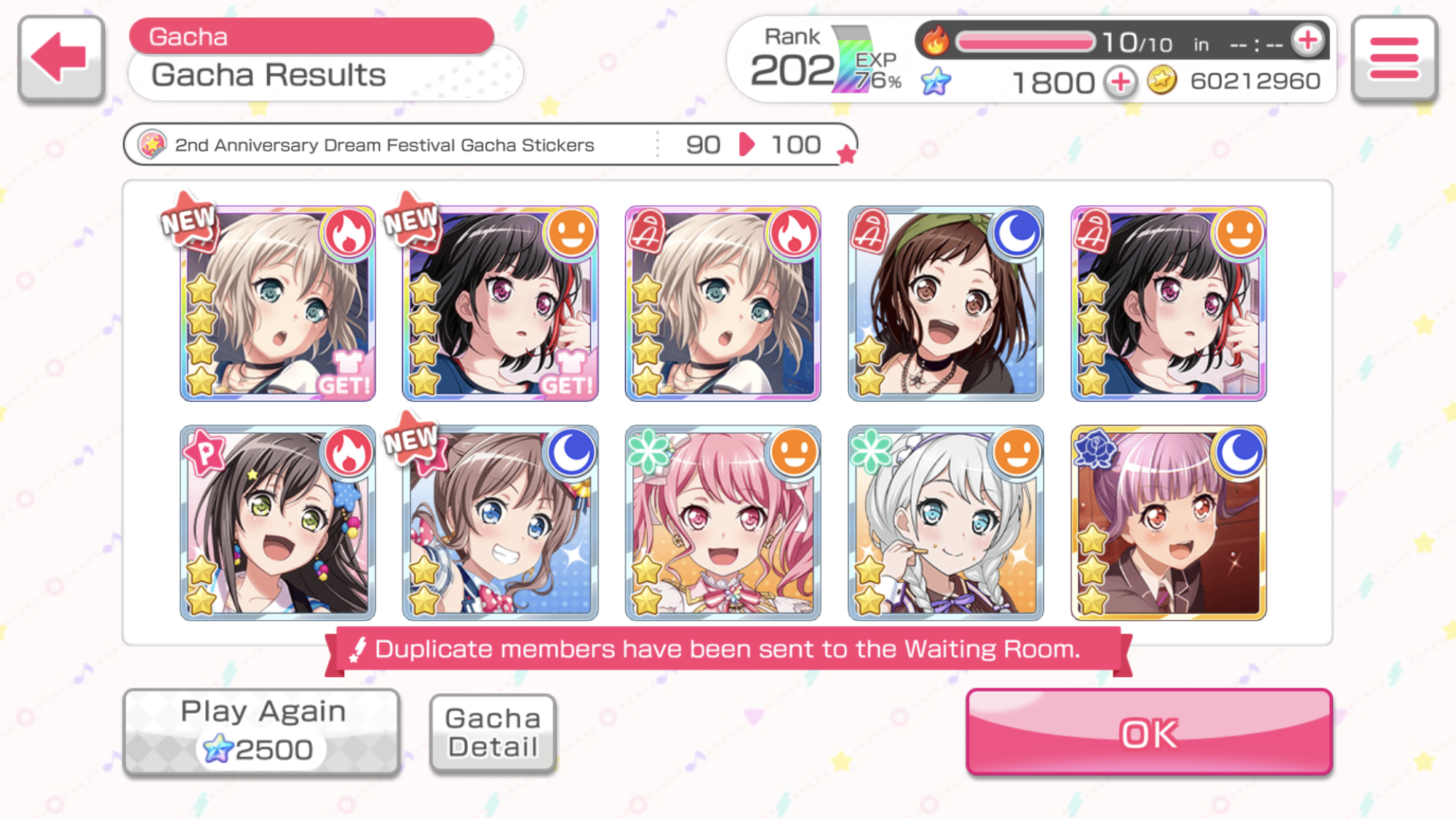Select the NEW gray-haired four-star card
The width and height of the screenshot is (1456, 819).
pyautogui.click(x=278, y=304)
